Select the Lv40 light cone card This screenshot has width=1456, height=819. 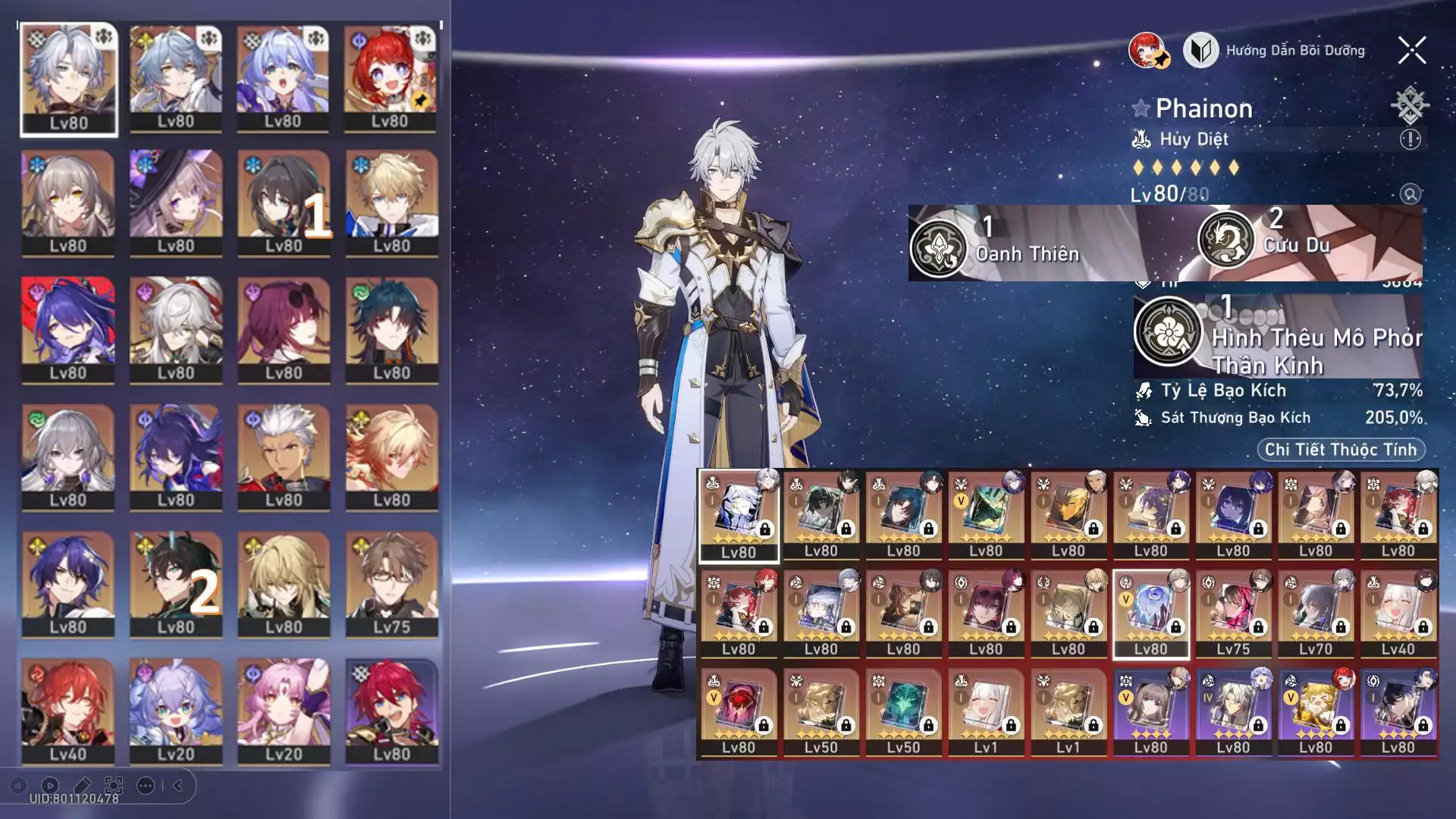click(1398, 613)
